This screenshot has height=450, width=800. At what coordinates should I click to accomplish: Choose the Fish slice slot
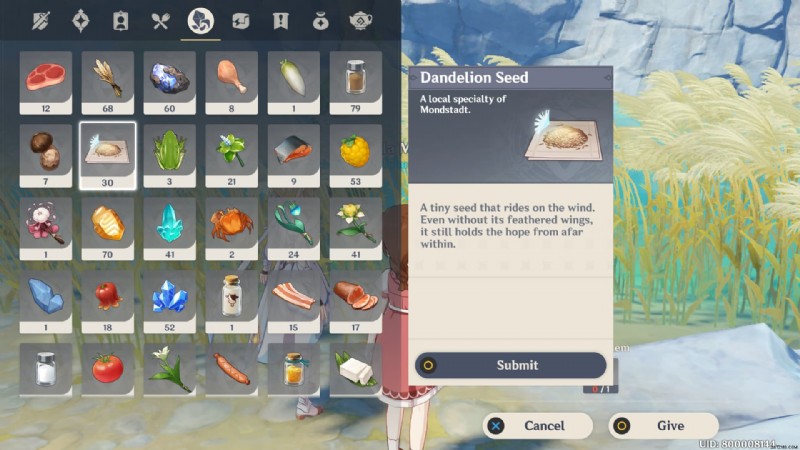pyautogui.click(x=293, y=150)
